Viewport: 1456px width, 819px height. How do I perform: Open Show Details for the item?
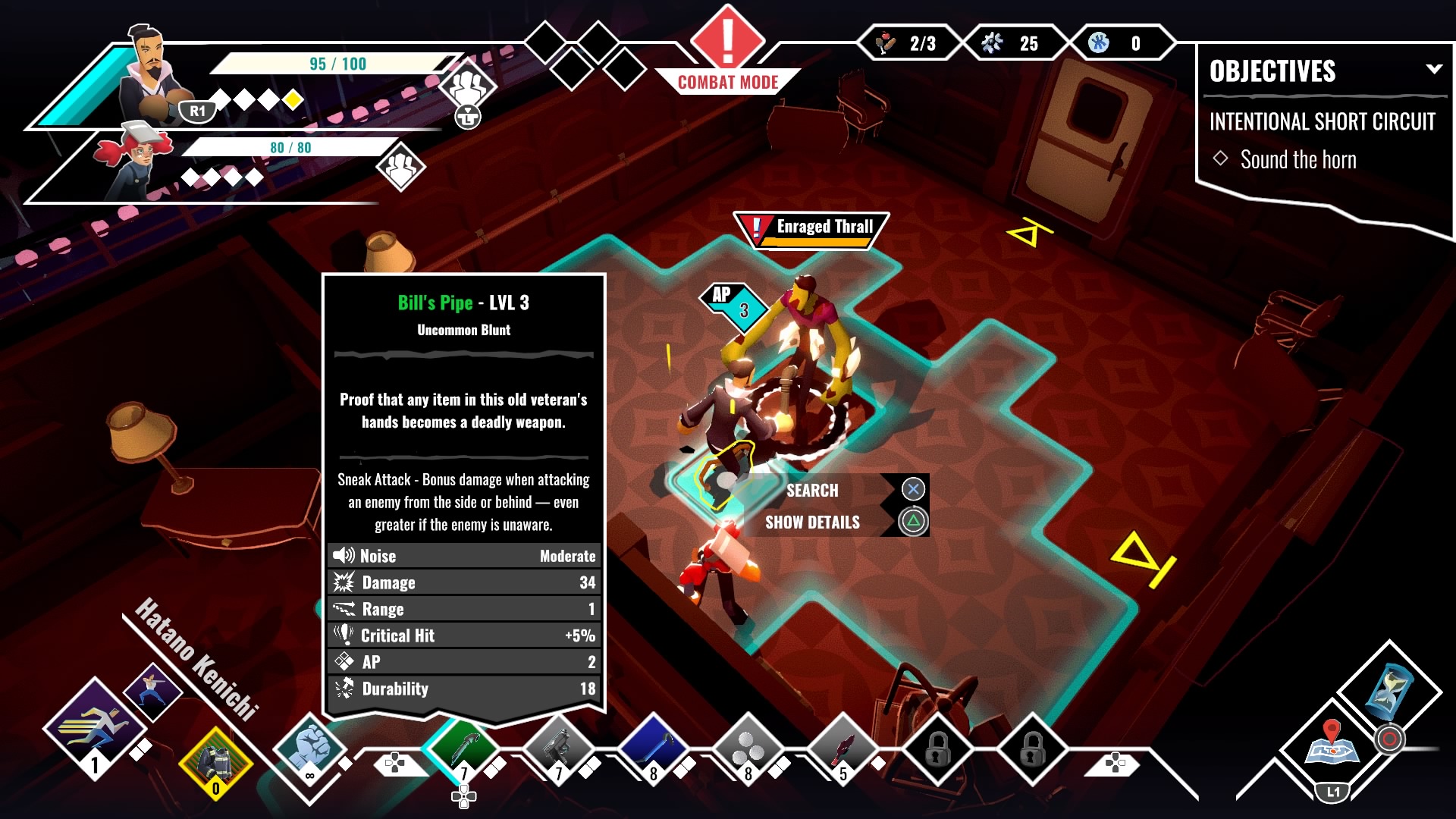812,522
